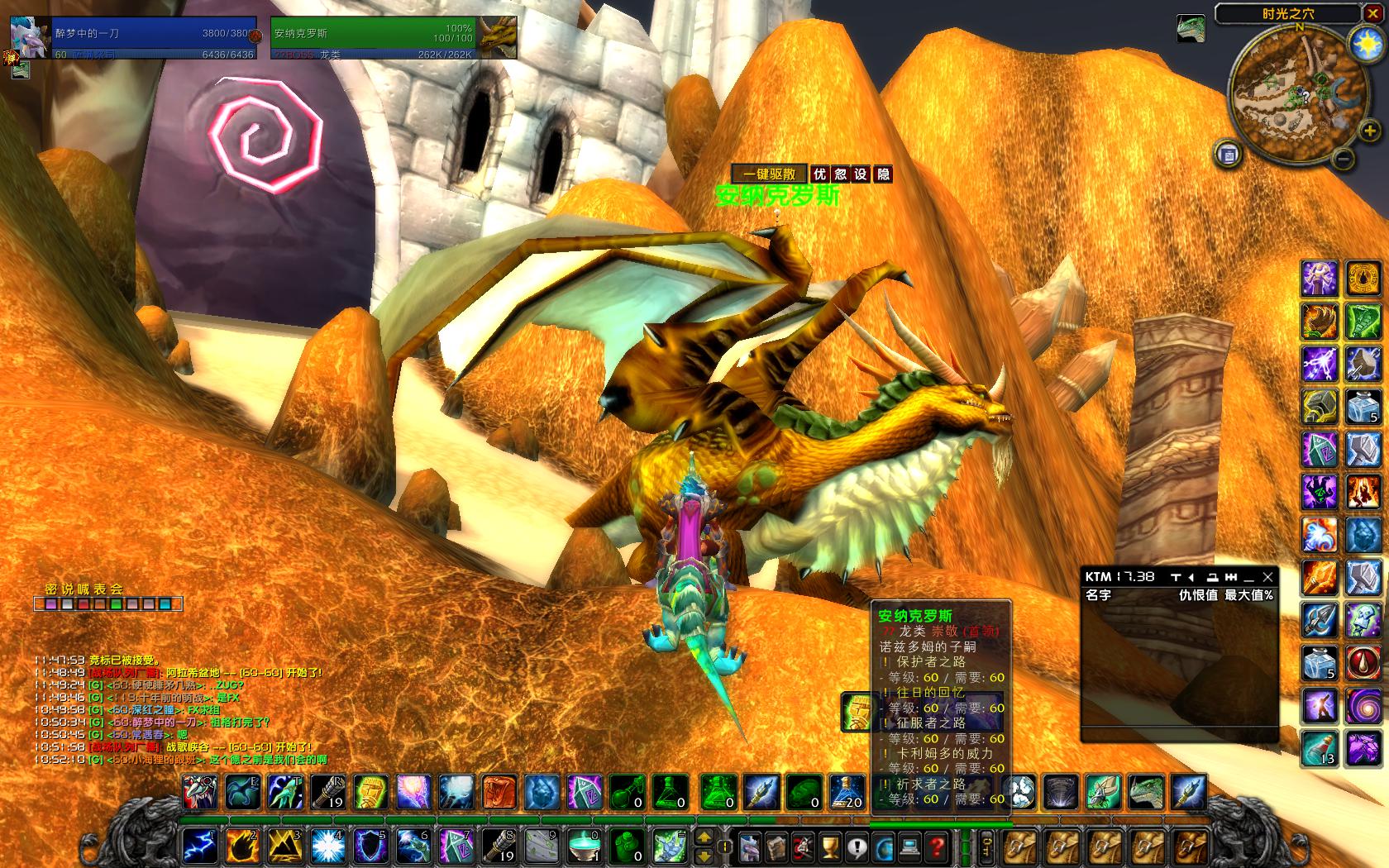
Task: Open the red question mark help button
Action: coord(935,847)
